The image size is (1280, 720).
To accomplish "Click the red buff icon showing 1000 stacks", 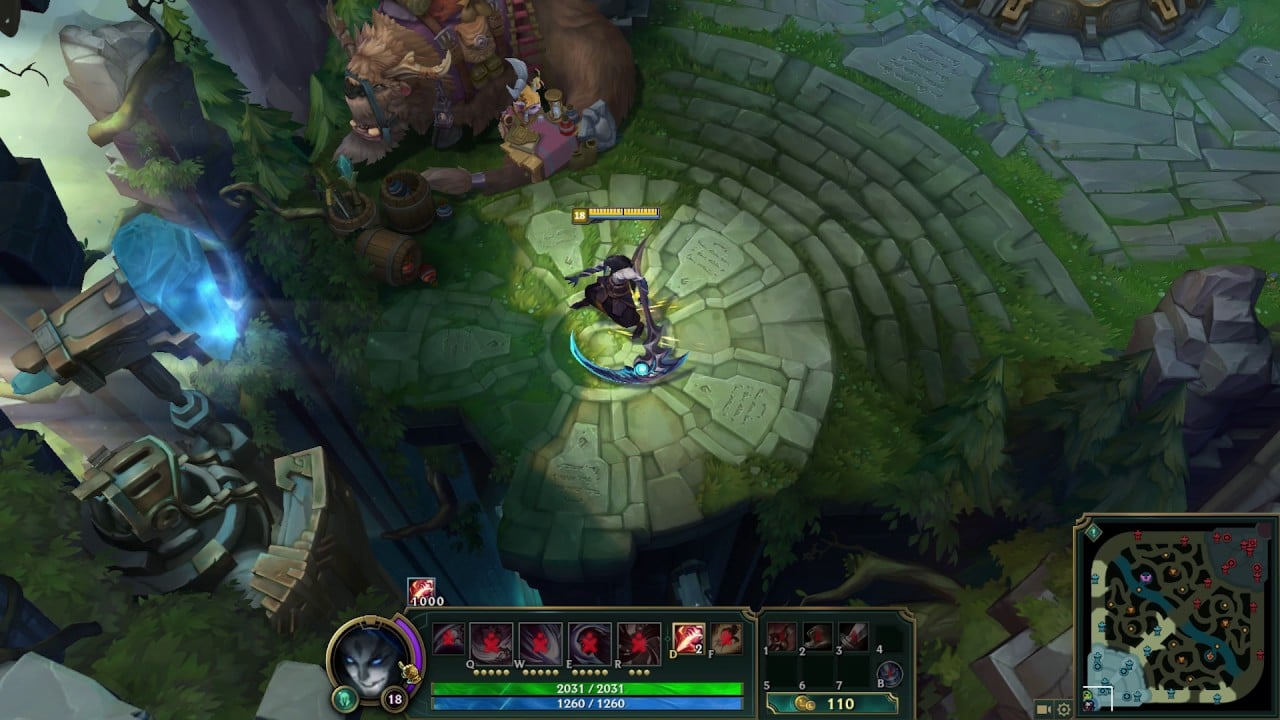I will coord(420,592).
